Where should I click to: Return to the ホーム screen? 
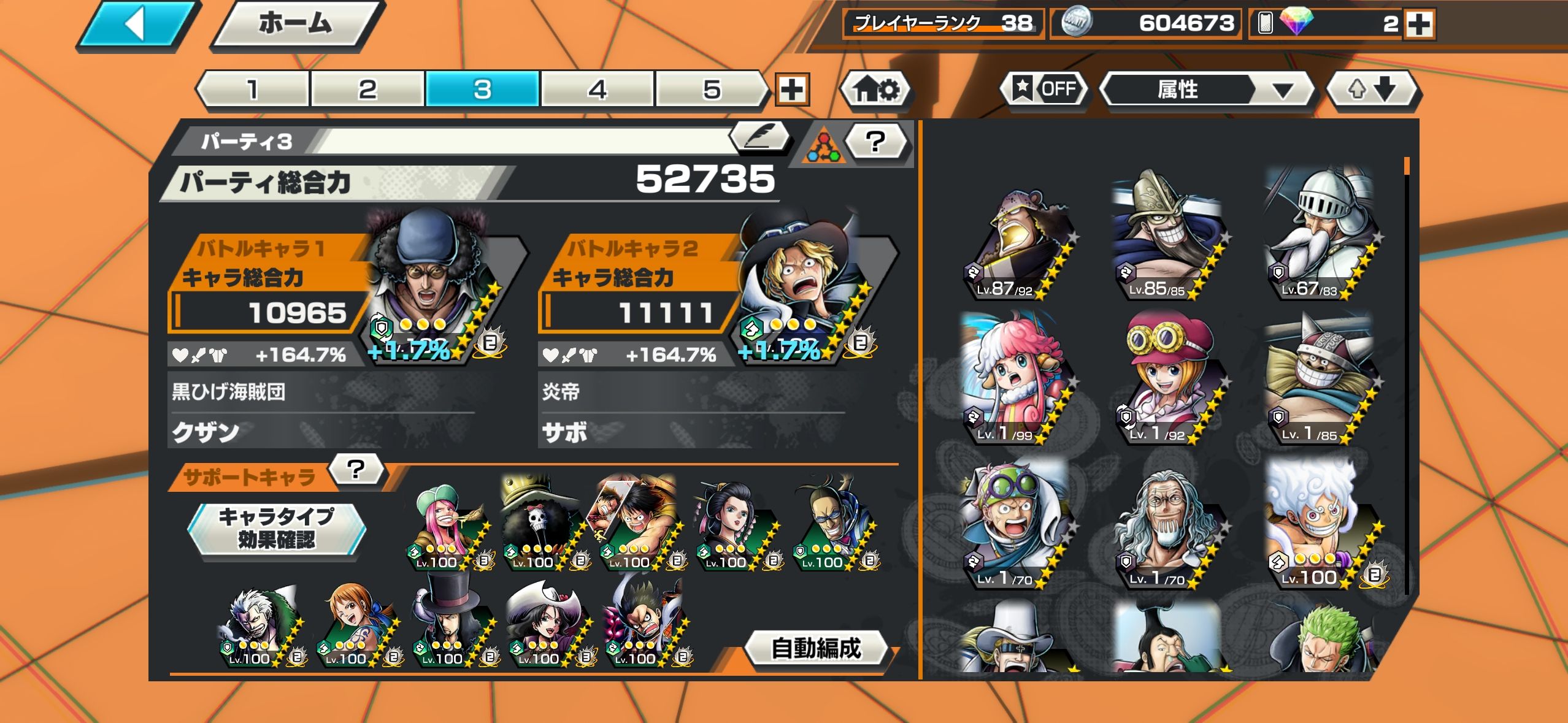point(297,25)
